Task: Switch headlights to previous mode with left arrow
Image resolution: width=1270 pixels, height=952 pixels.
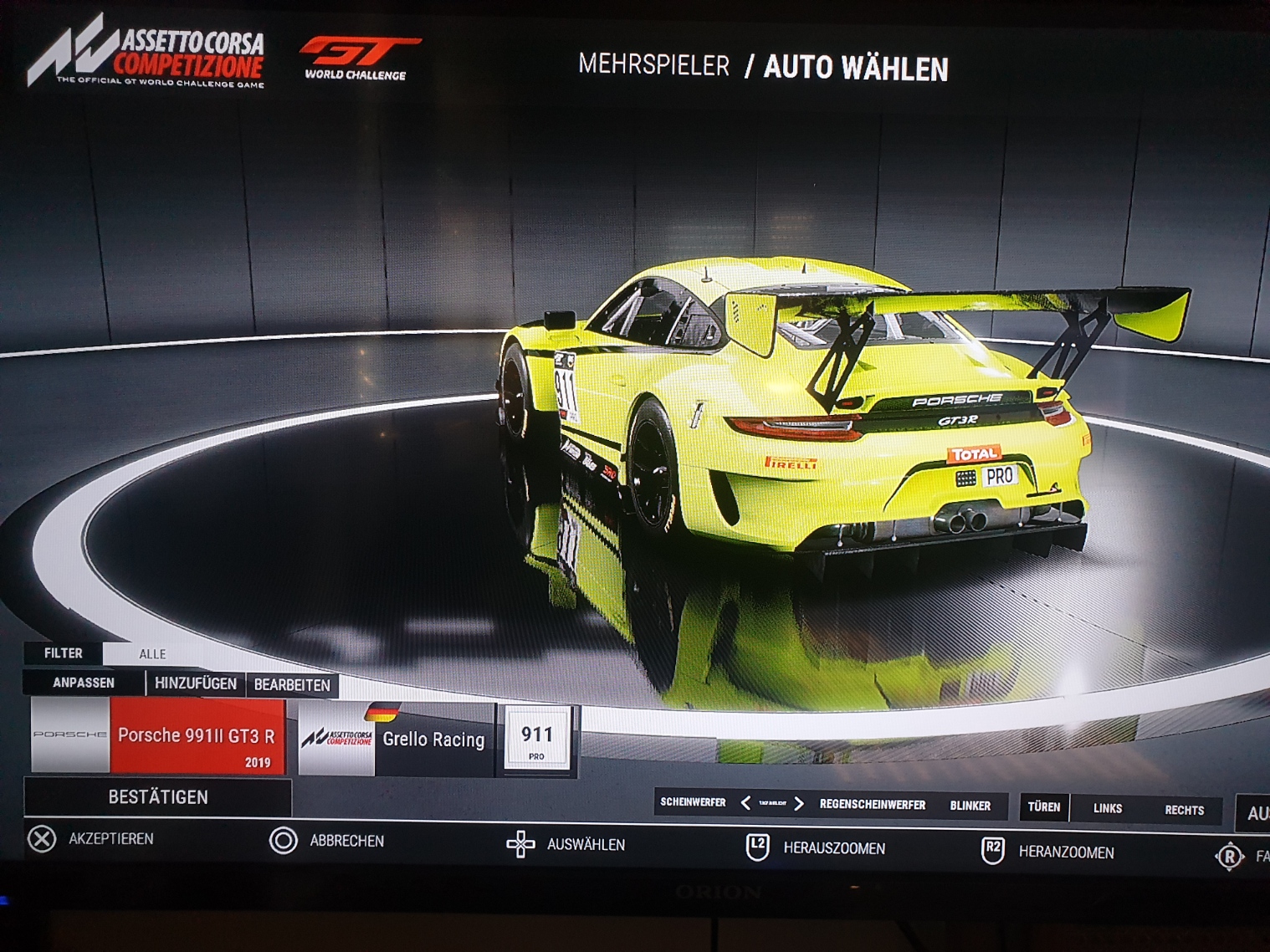Action: tap(745, 803)
